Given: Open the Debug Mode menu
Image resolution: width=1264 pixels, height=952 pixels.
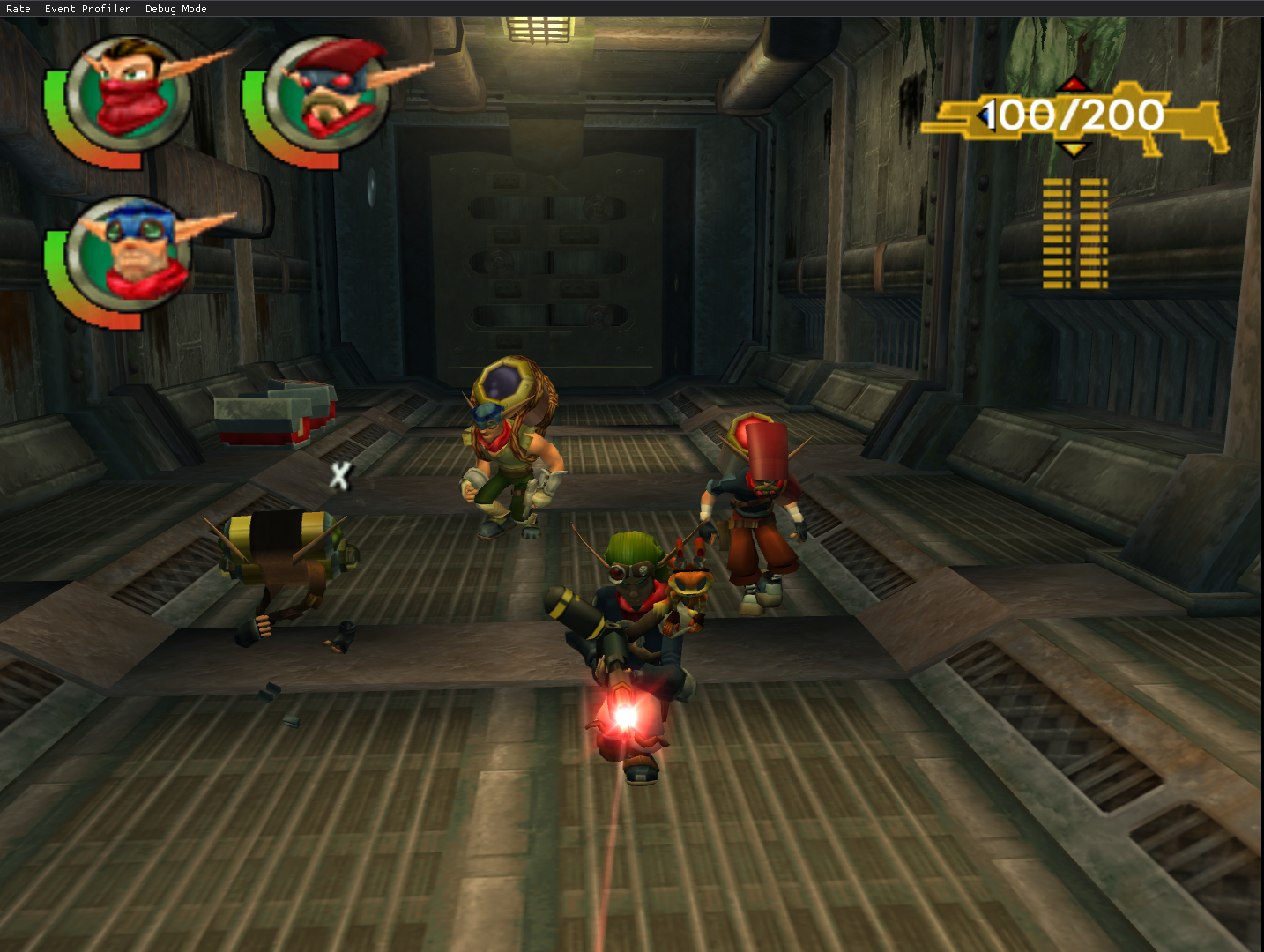Looking at the screenshot, I should click(175, 9).
